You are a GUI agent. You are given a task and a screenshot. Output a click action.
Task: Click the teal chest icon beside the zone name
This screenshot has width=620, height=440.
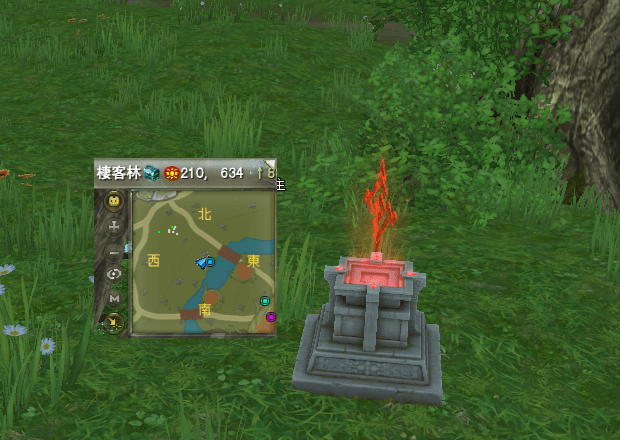(x=152, y=173)
